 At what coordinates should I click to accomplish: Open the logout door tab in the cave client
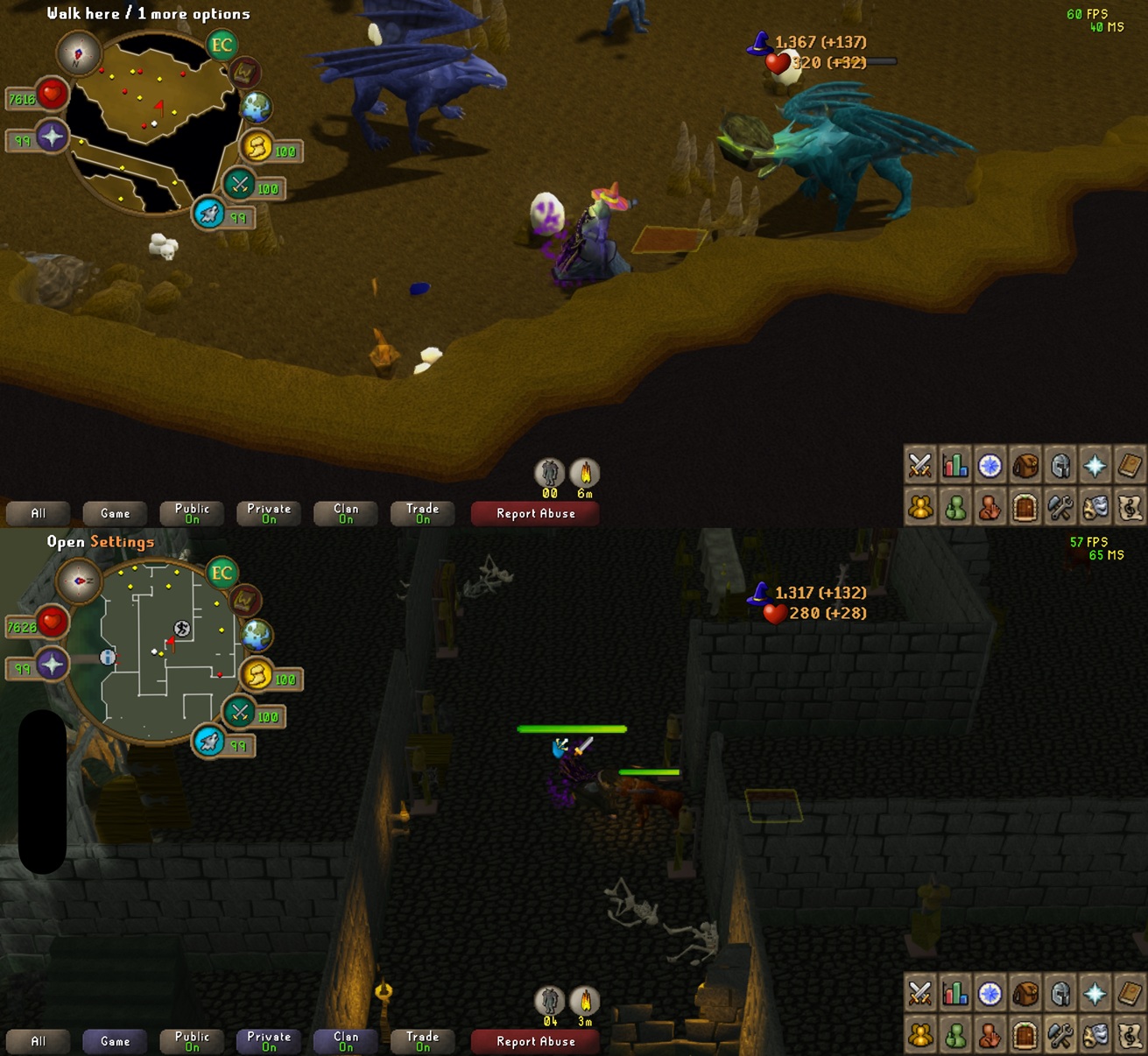[1025, 507]
